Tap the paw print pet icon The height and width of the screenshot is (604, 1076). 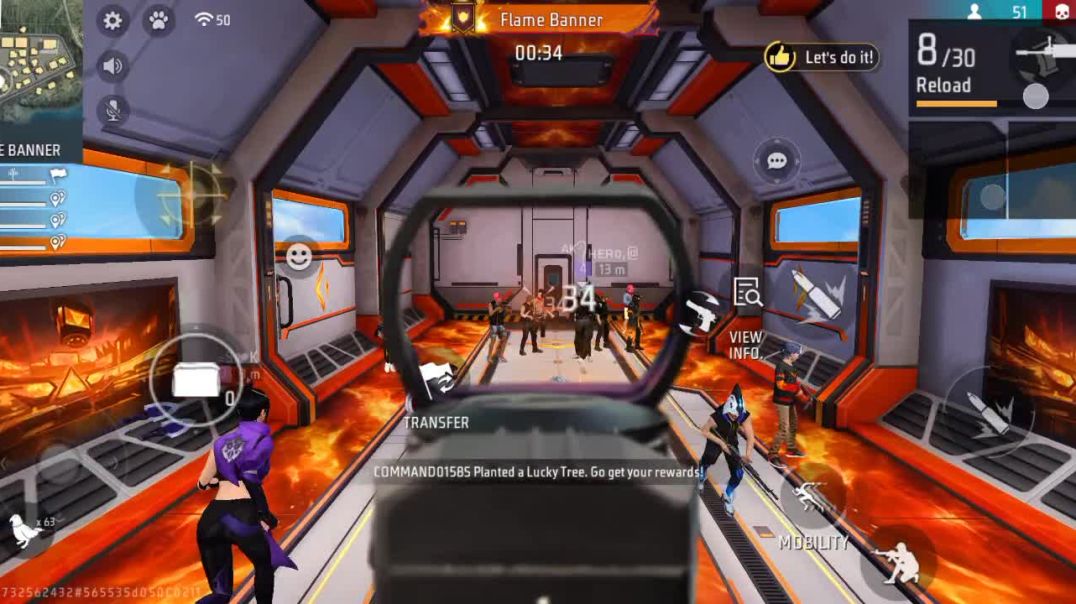click(158, 20)
